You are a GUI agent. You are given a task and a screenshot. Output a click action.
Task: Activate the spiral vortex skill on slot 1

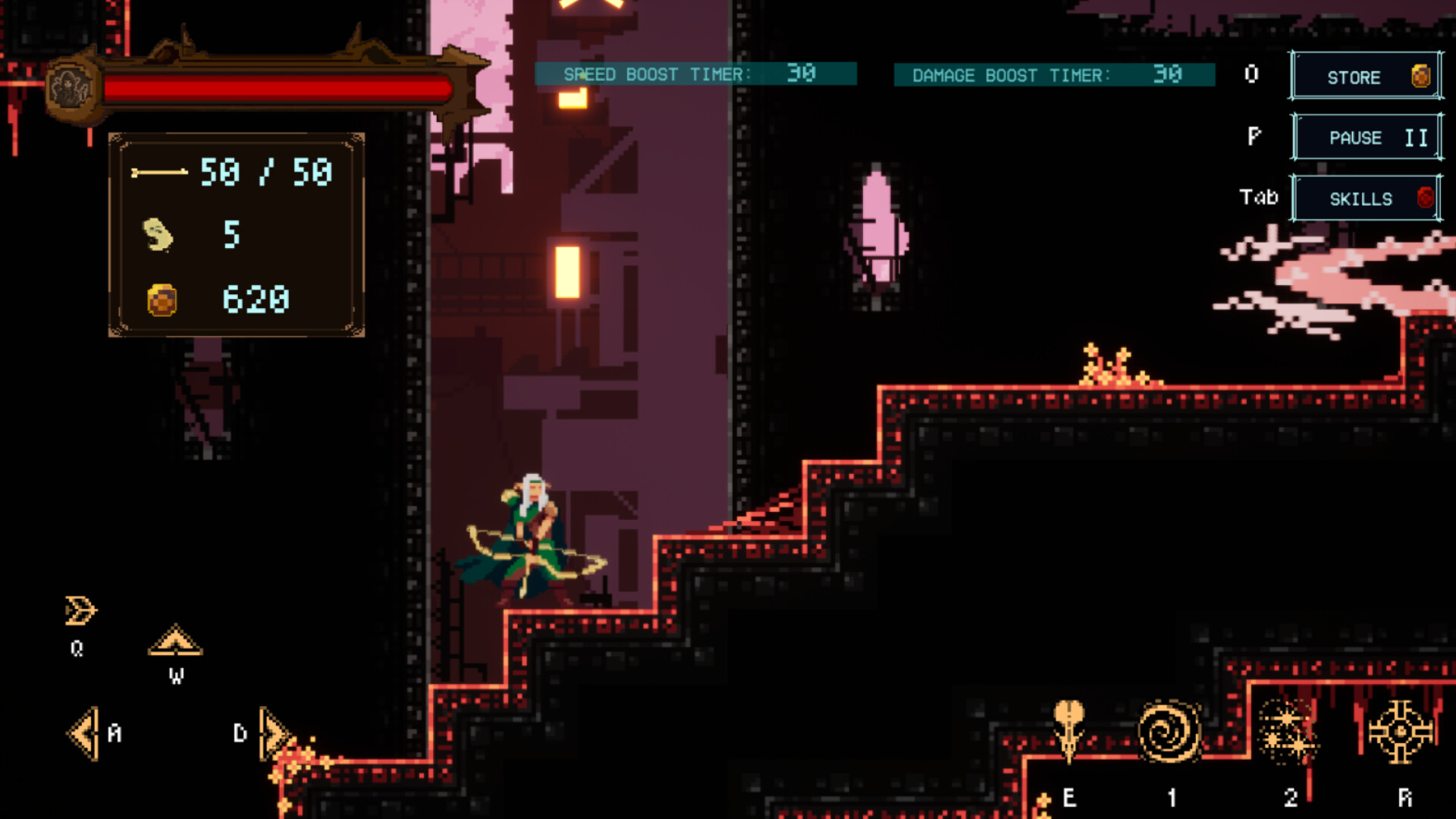click(x=1171, y=730)
